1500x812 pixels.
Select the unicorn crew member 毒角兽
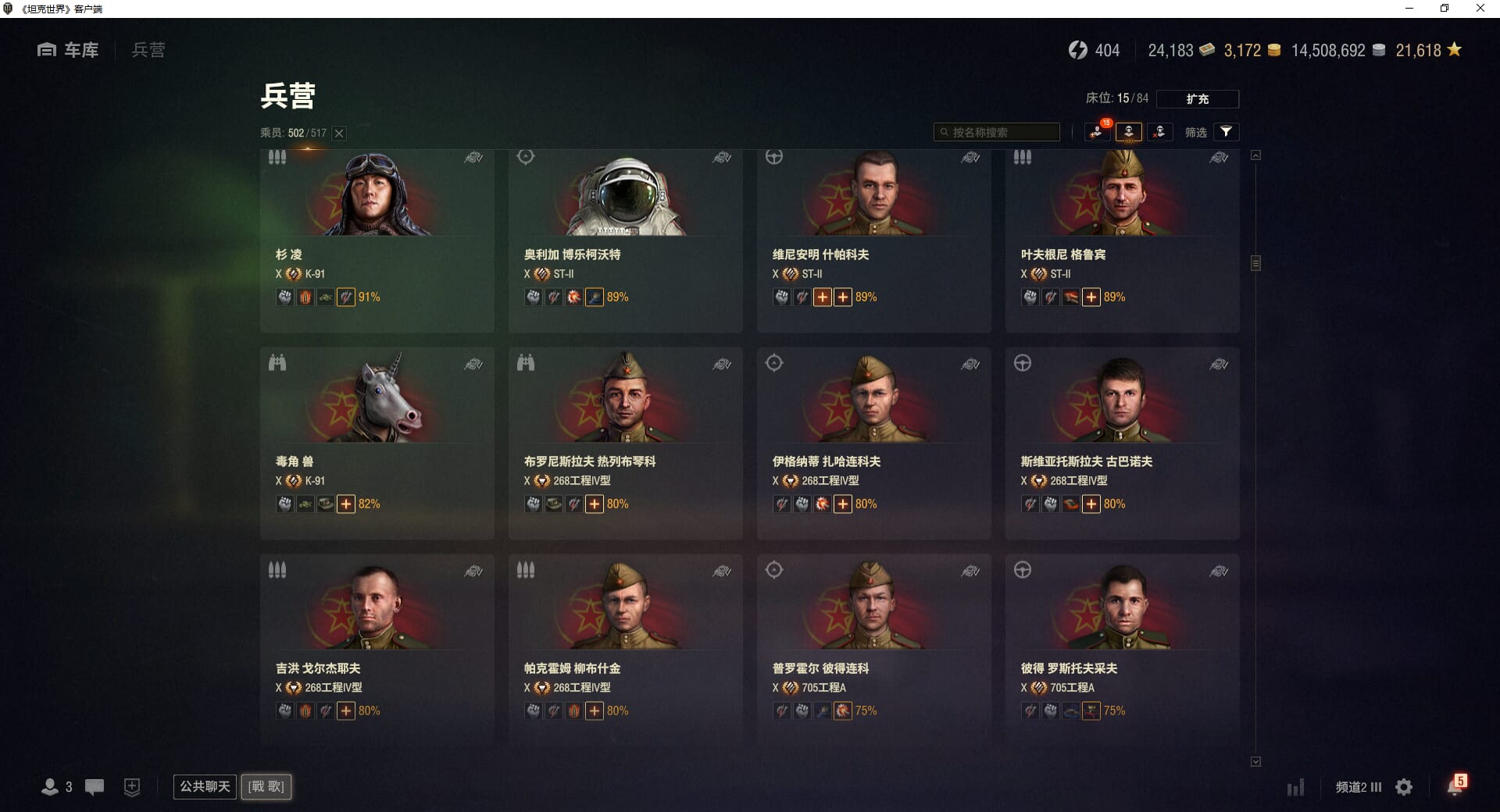coord(377,443)
